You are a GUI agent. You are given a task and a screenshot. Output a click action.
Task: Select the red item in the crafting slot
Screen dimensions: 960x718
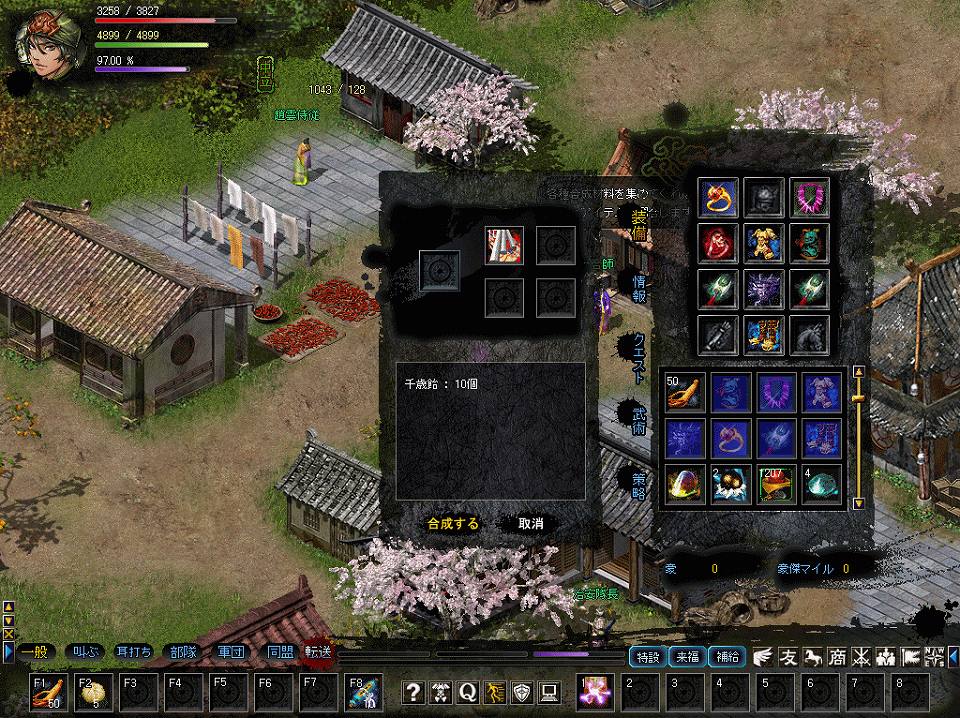click(504, 245)
